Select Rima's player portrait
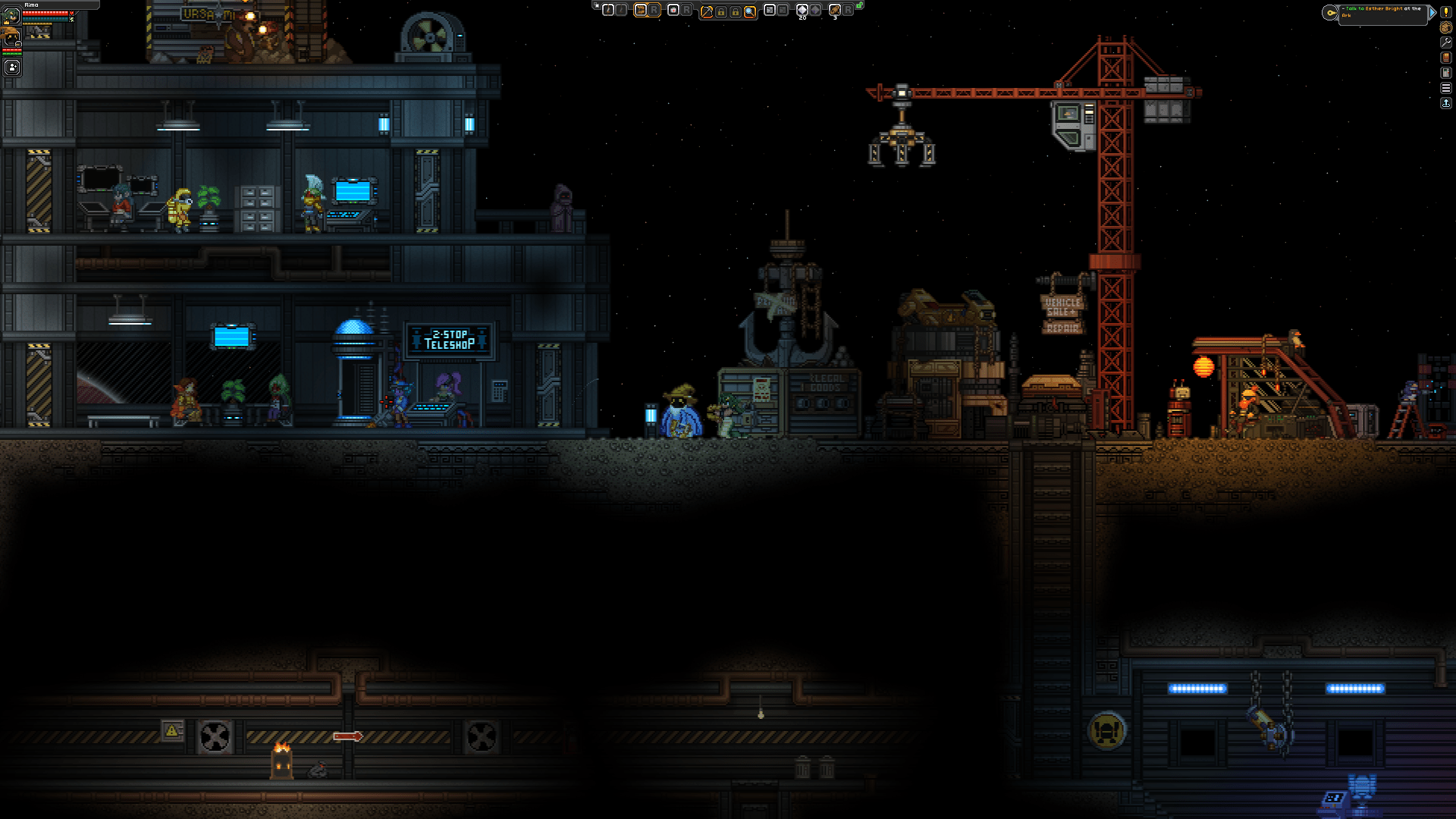Image resolution: width=1456 pixels, height=819 pixels. point(11,14)
